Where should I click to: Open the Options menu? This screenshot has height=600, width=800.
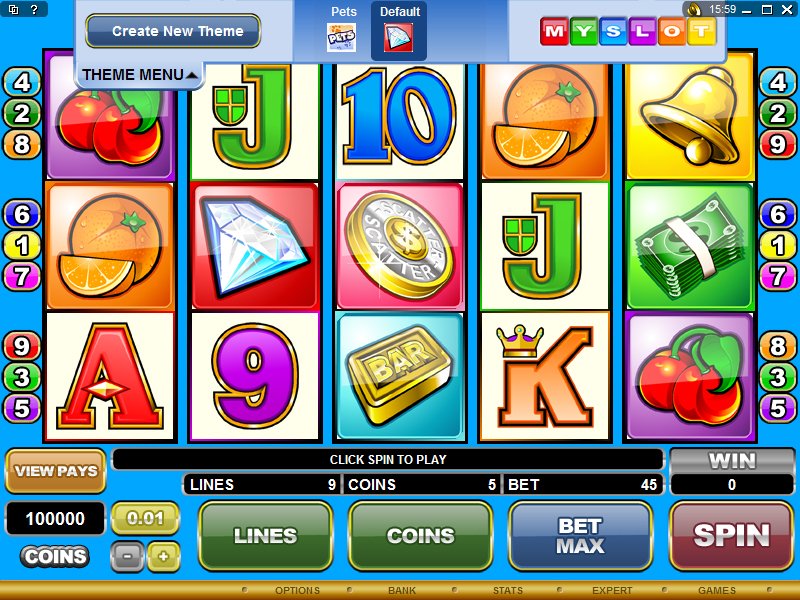[x=297, y=591]
